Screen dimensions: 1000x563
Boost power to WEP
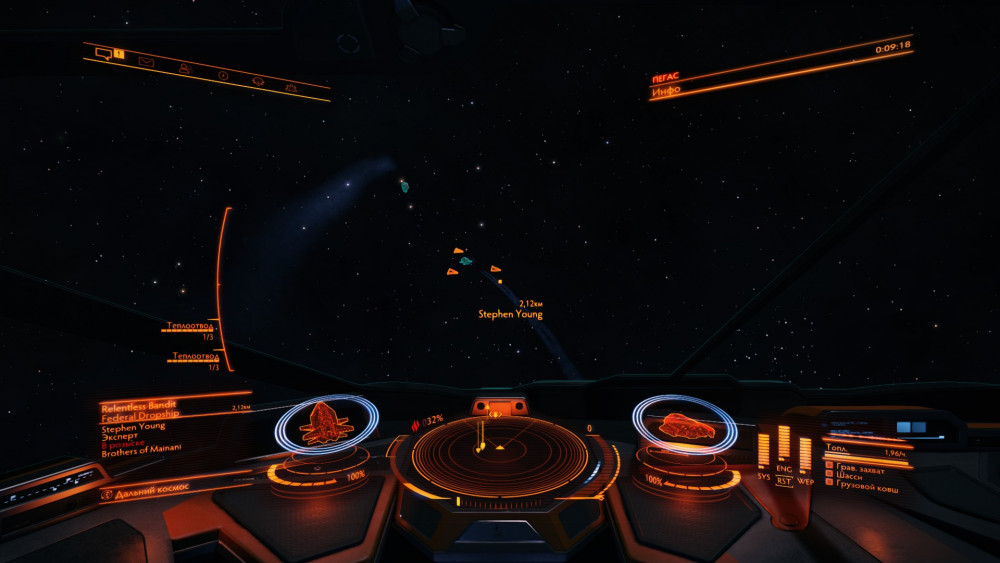(805, 481)
